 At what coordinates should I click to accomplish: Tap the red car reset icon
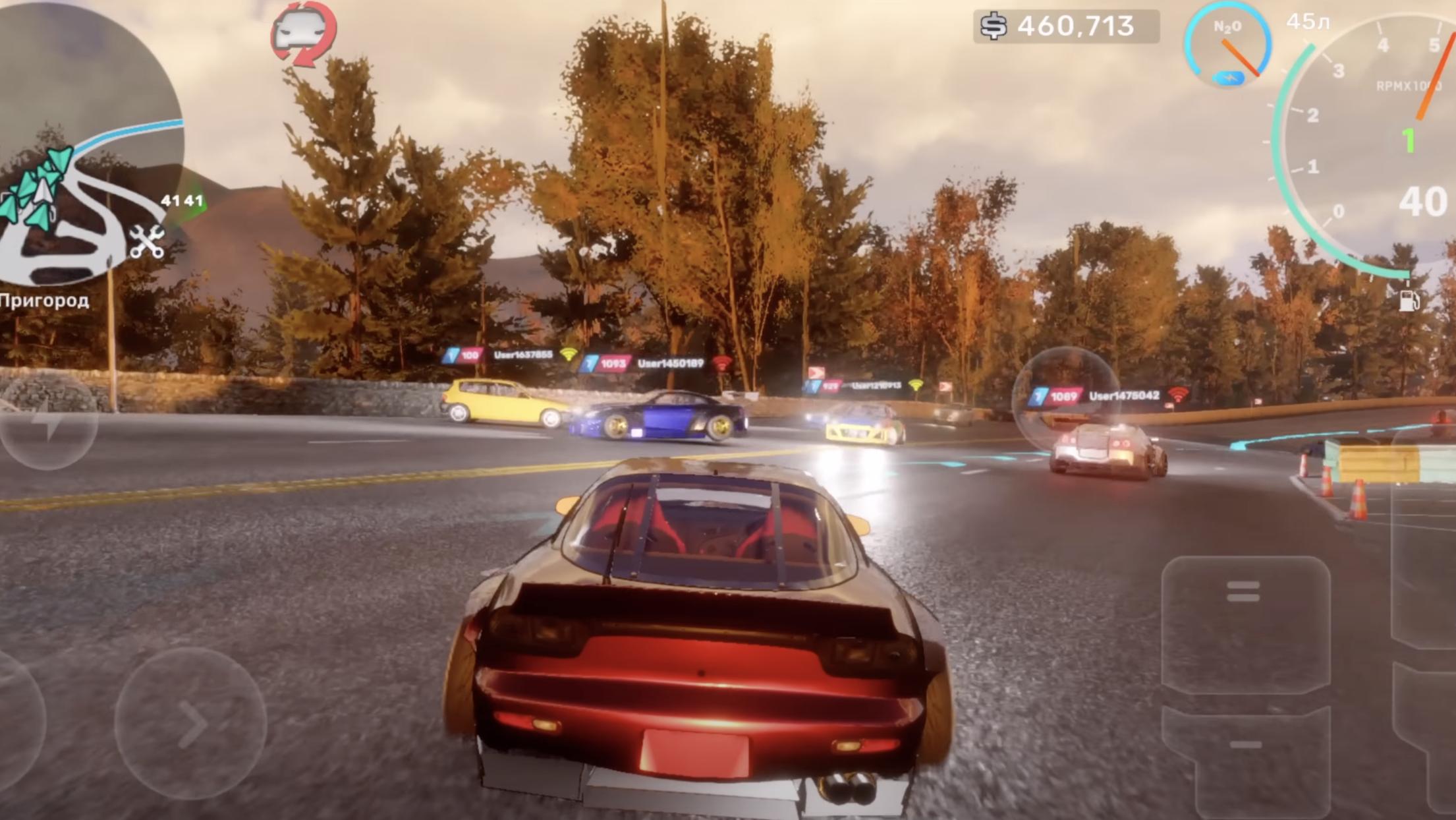304,33
